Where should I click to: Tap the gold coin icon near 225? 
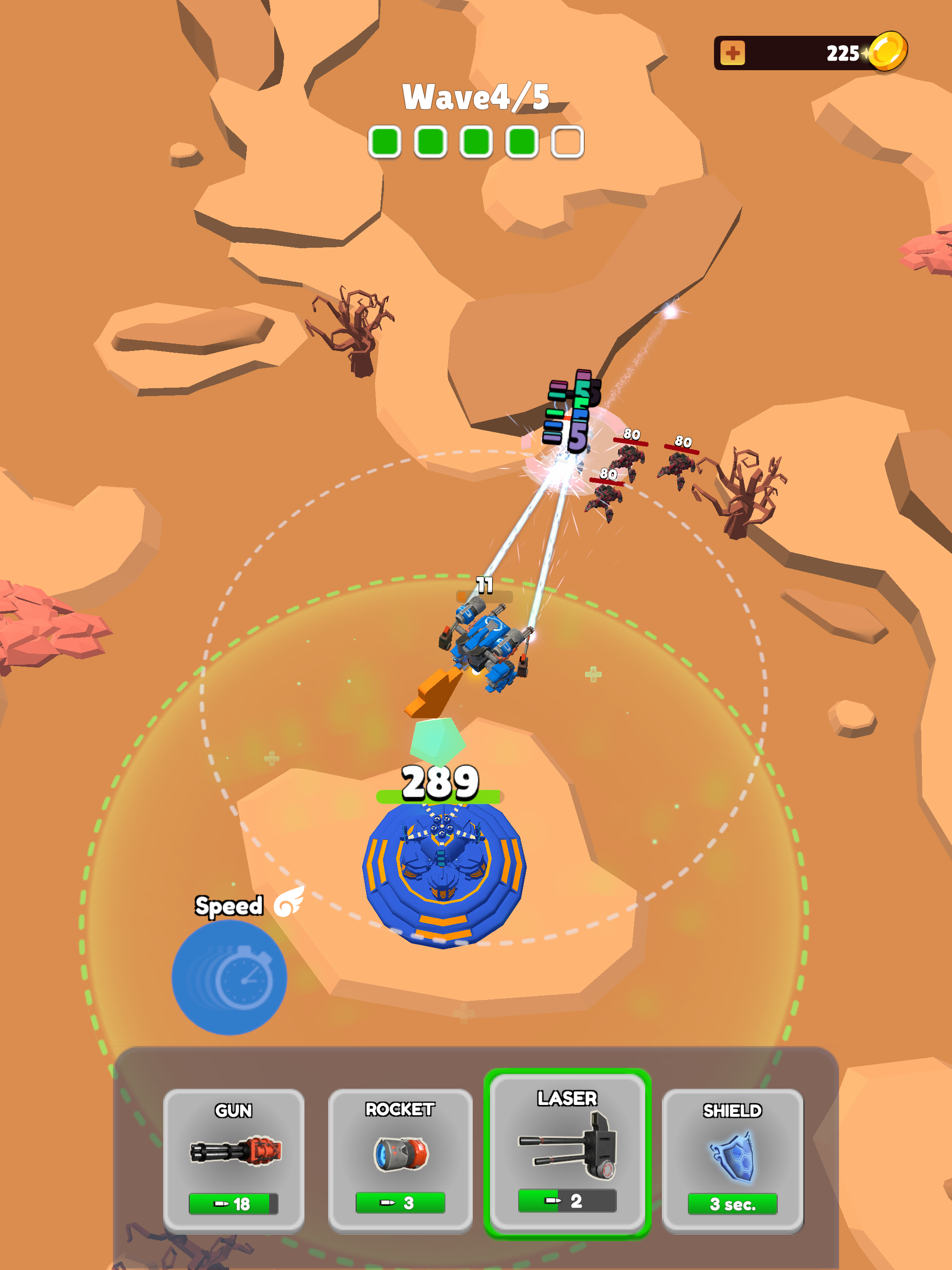[887, 52]
